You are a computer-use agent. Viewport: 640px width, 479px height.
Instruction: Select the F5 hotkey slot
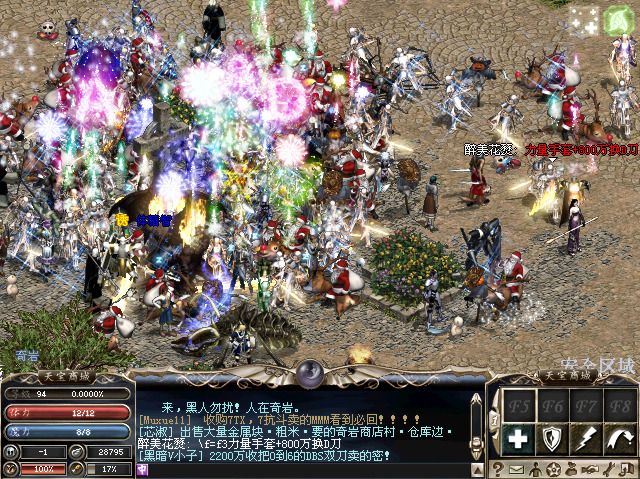click(x=517, y=404)
